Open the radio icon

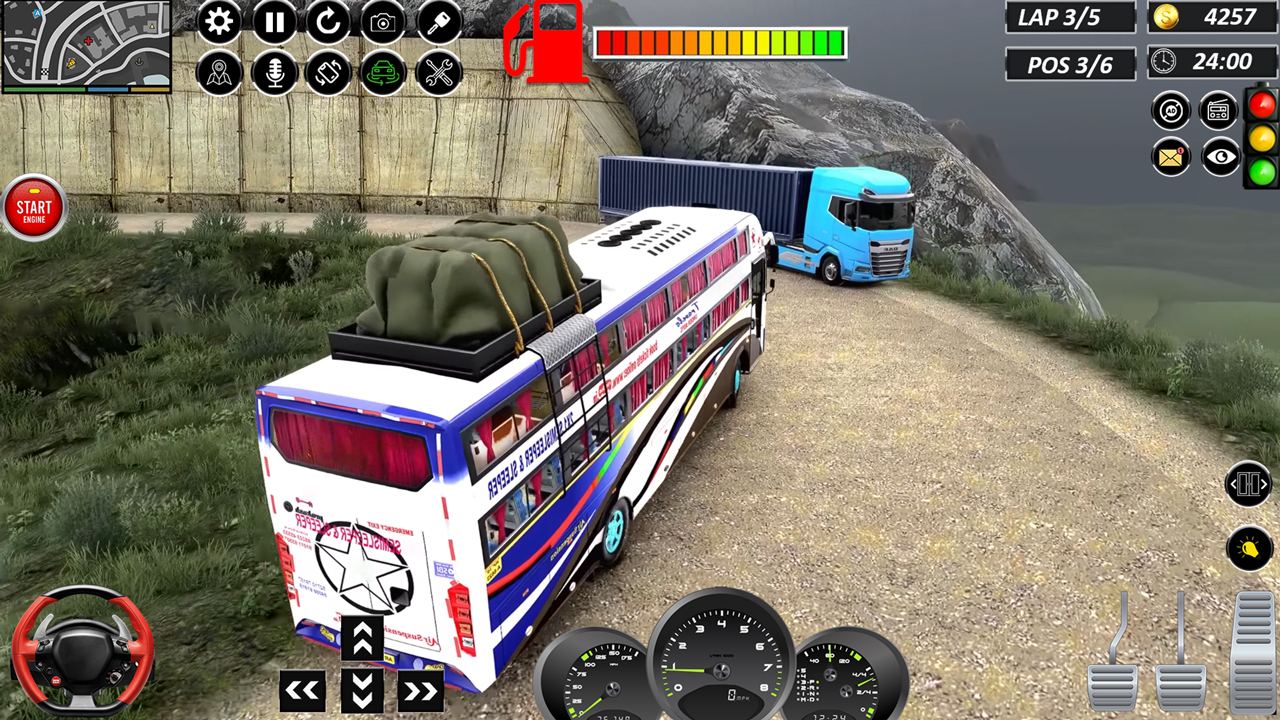coord(1218,110)
